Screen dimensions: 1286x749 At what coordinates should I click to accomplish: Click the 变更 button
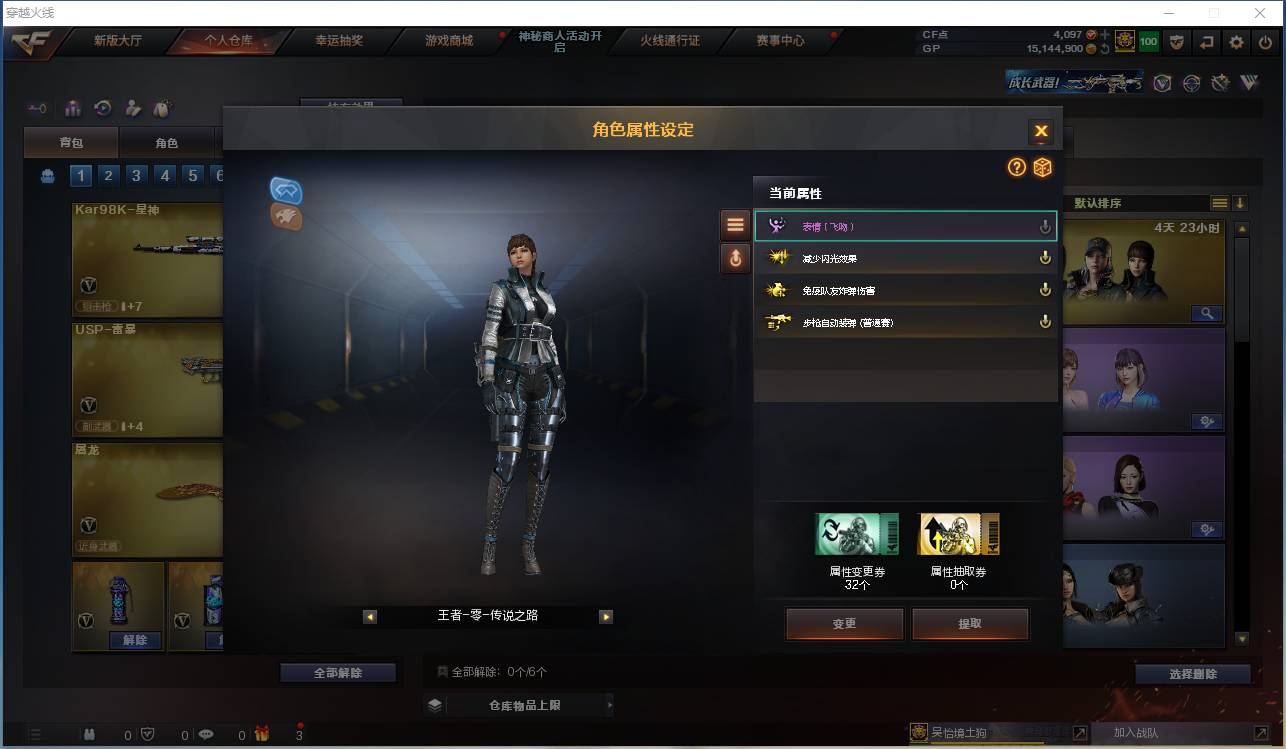pyautogui.click(x=844, y=623)
